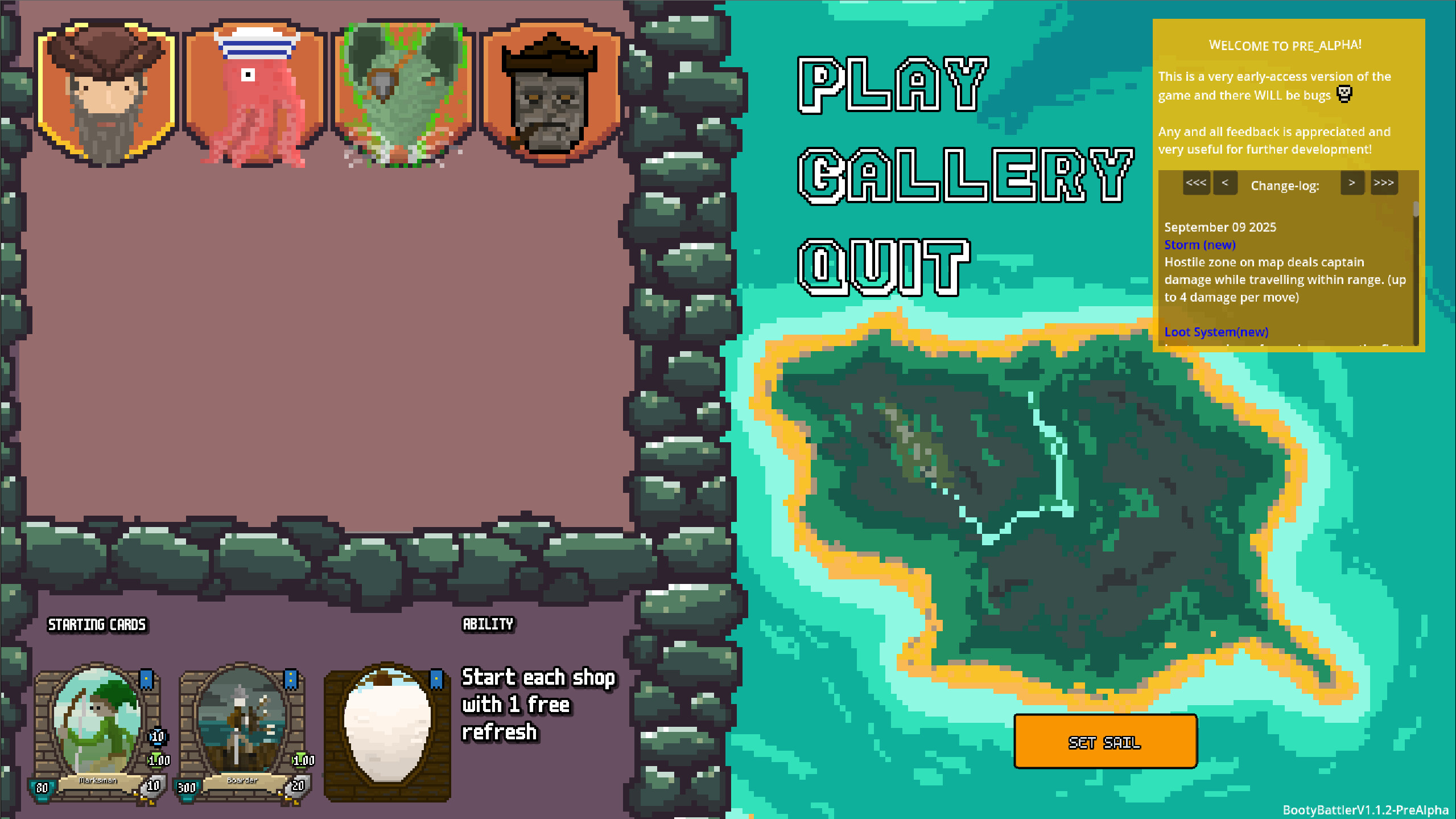This screenshot has width=1456, height=819.
Task: Open the Storm (new) change-log link
Action: pyautogui.click(x=1199, y=245)
